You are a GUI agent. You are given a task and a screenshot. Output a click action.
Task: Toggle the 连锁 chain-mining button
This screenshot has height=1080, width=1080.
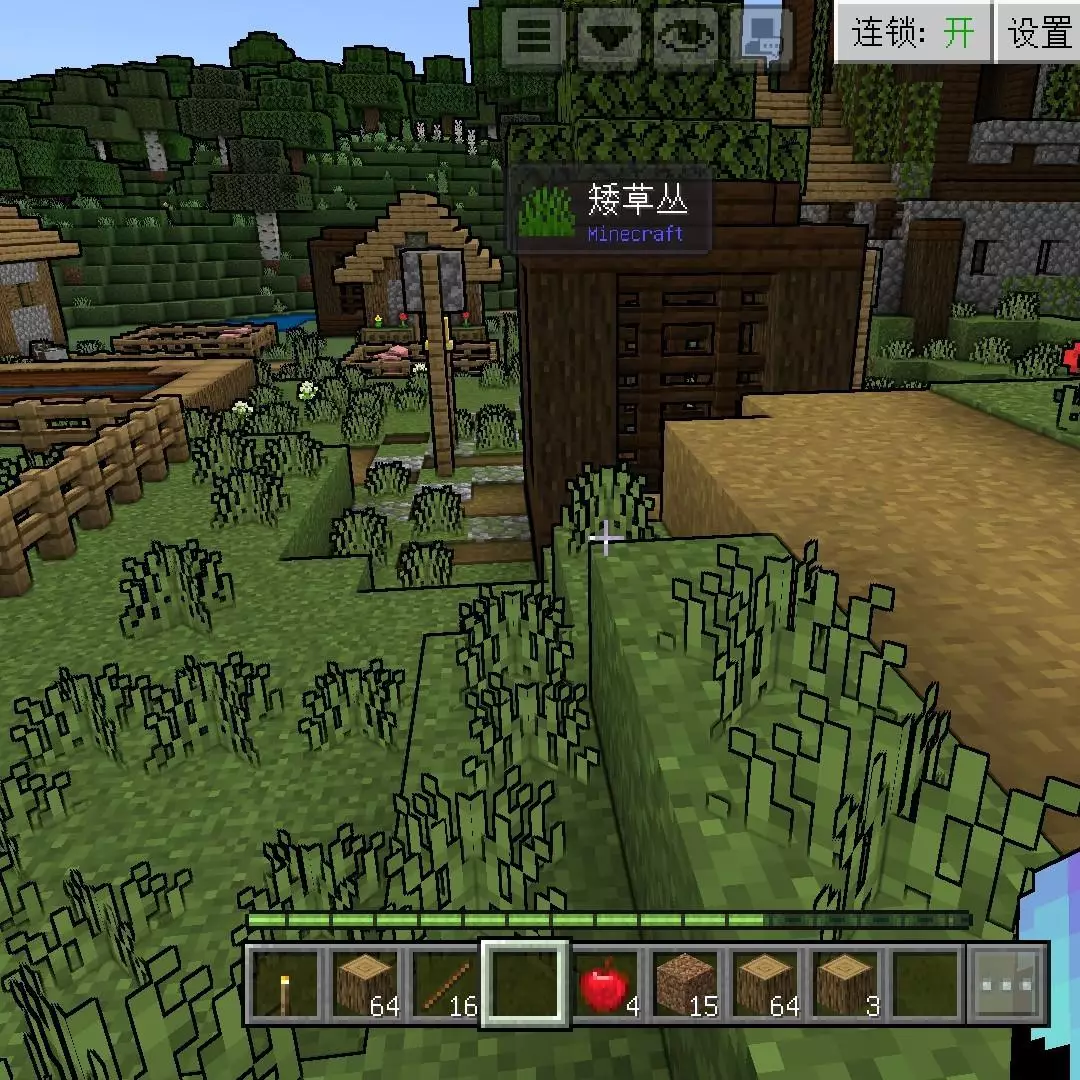[x=913, y=33]
